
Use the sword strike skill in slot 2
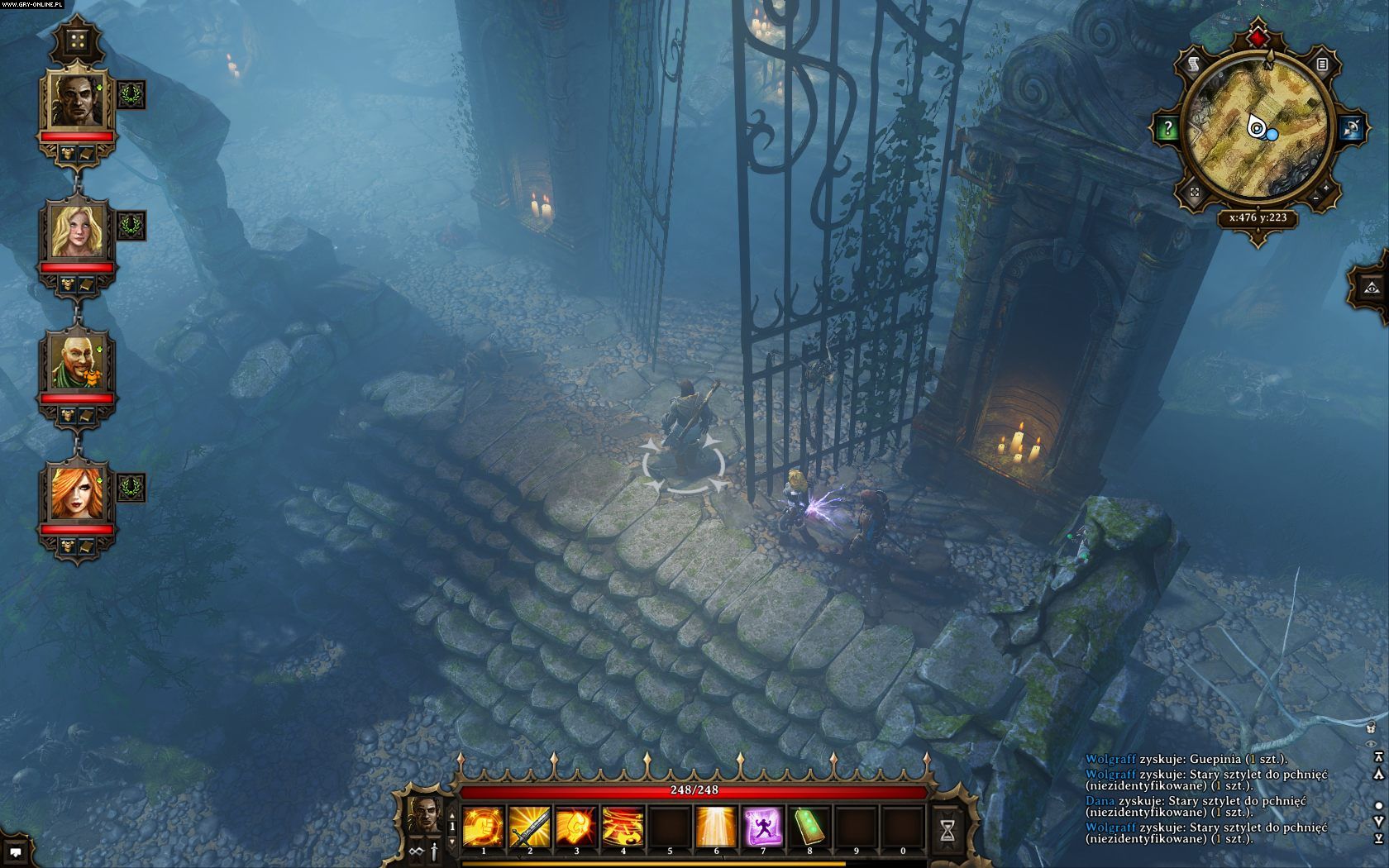click(x=530, y=827)
